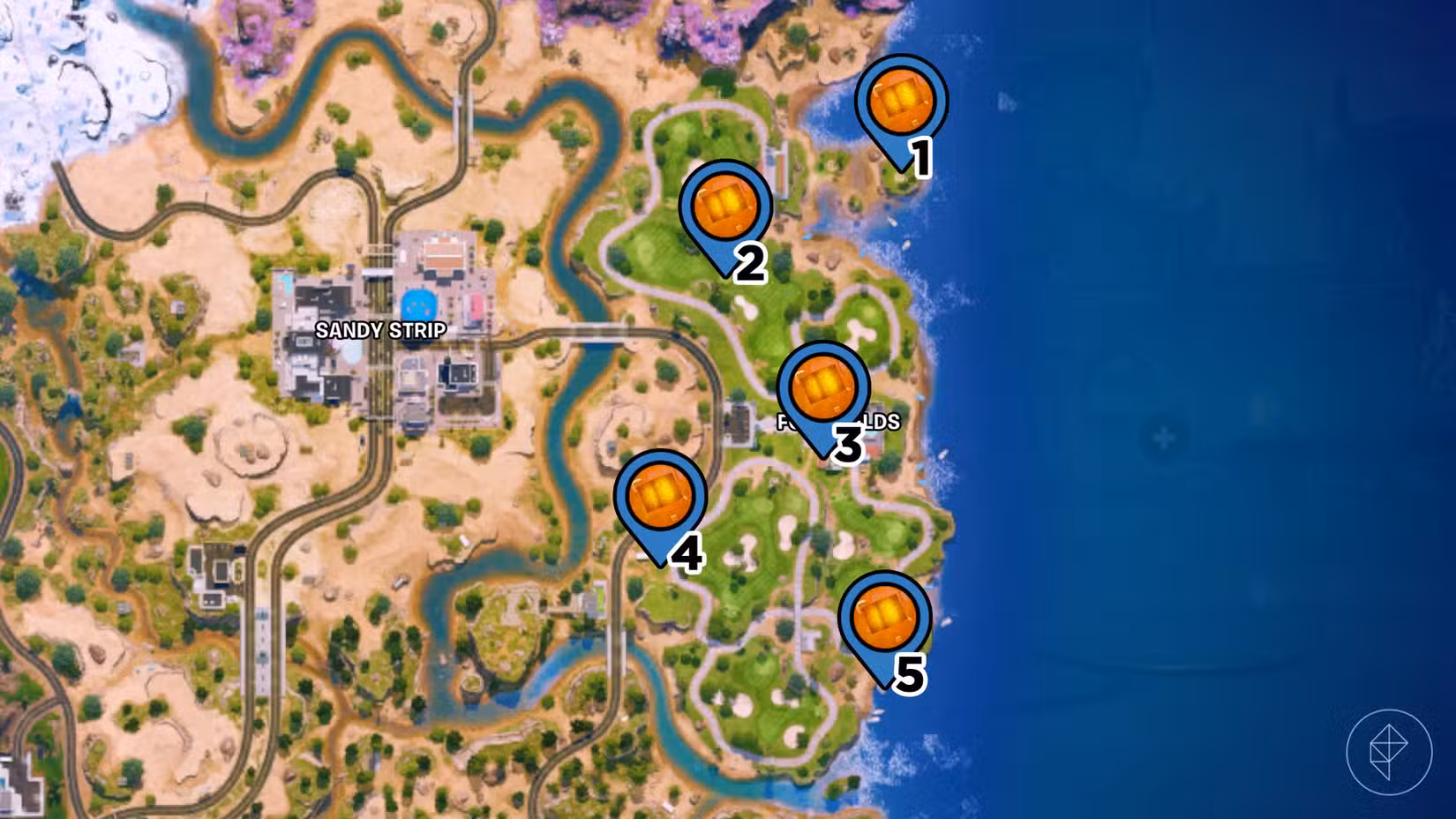This screenshot has height=819, width=1456.
Task: Select the book pin marker numbered 3
Action: point(822,388)
